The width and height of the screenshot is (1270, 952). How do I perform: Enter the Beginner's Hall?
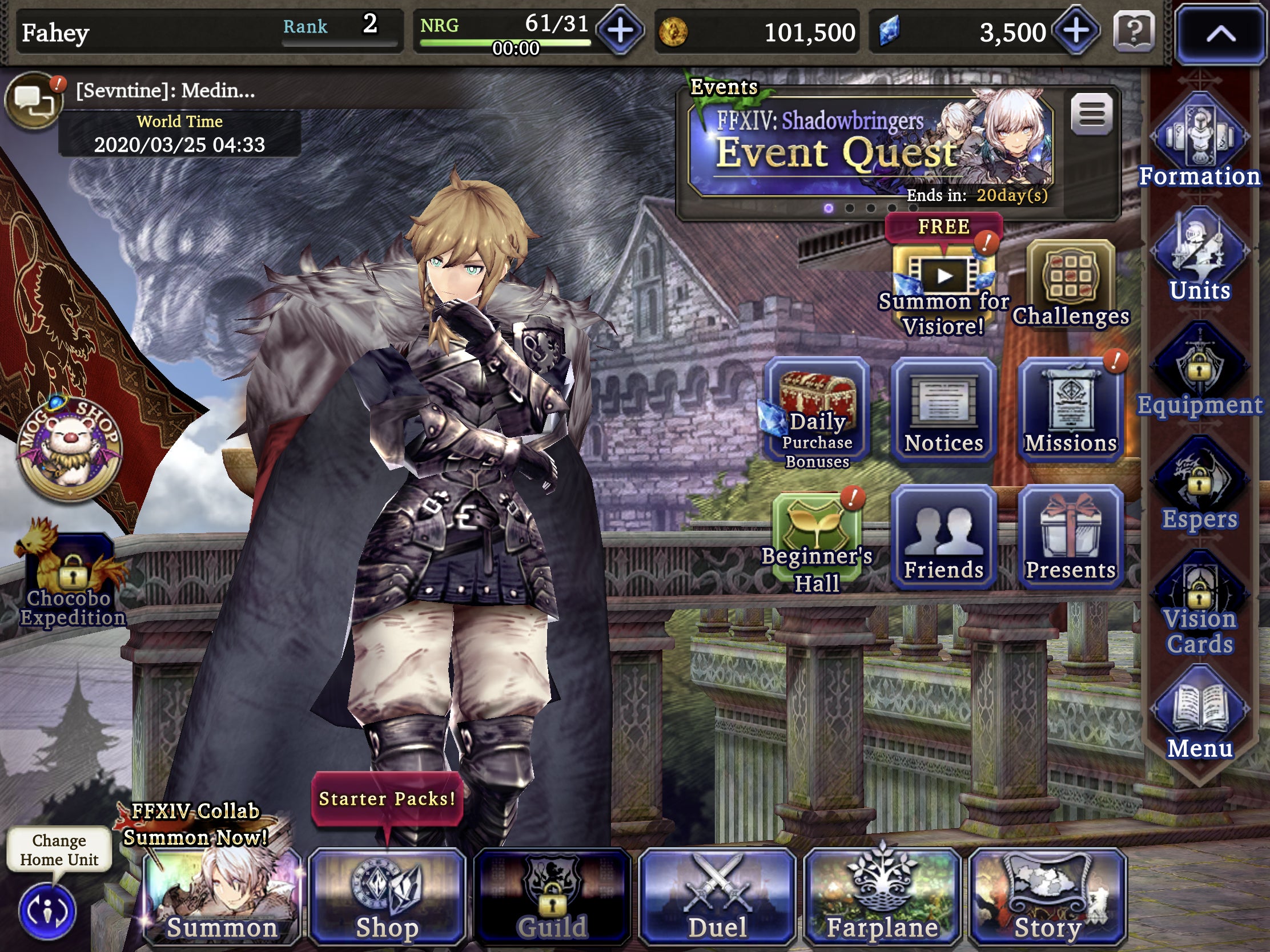pyautogui.click(x=818, y=536)
